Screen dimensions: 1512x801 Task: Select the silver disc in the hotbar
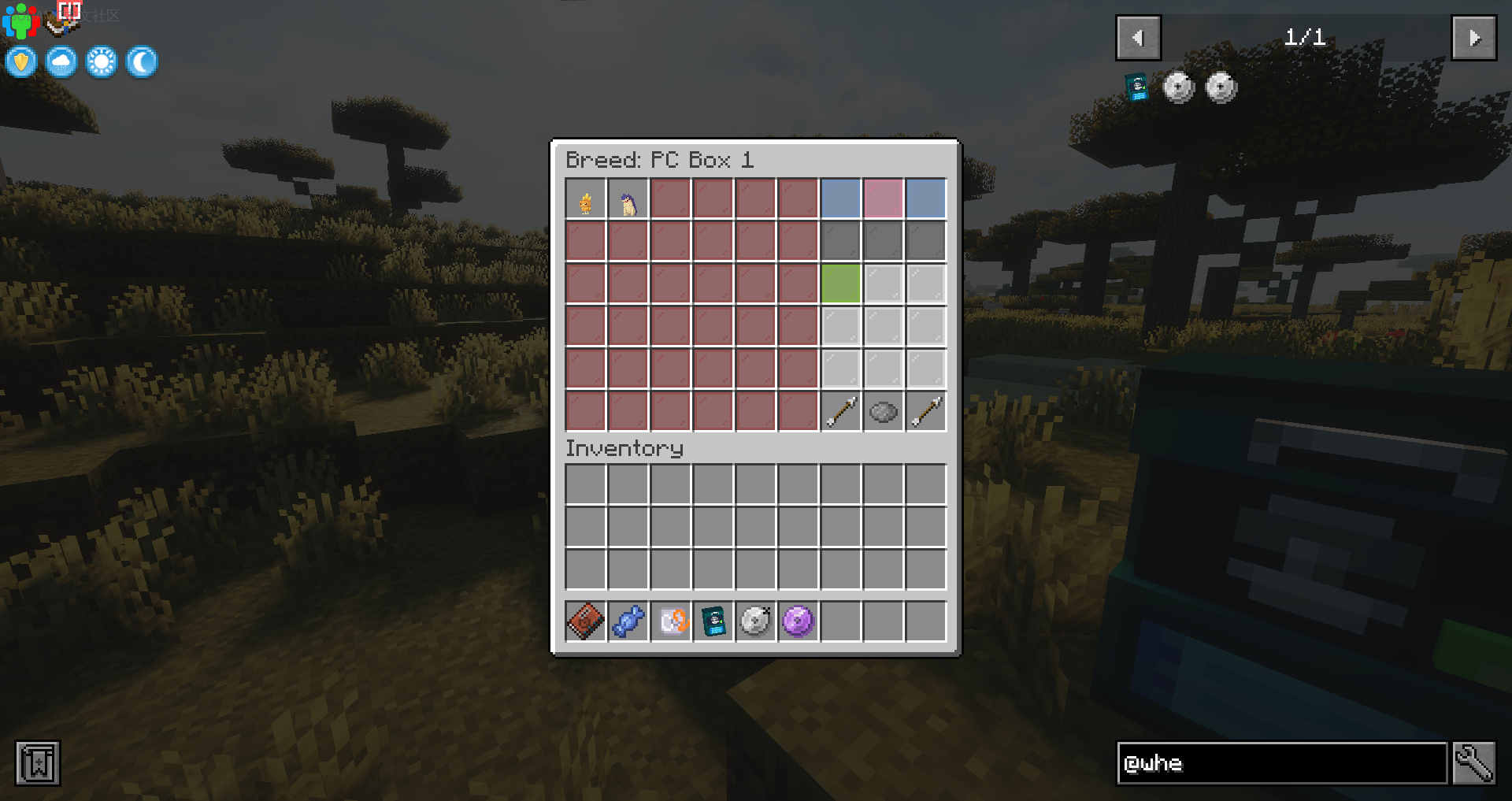[x=755, y=621]
